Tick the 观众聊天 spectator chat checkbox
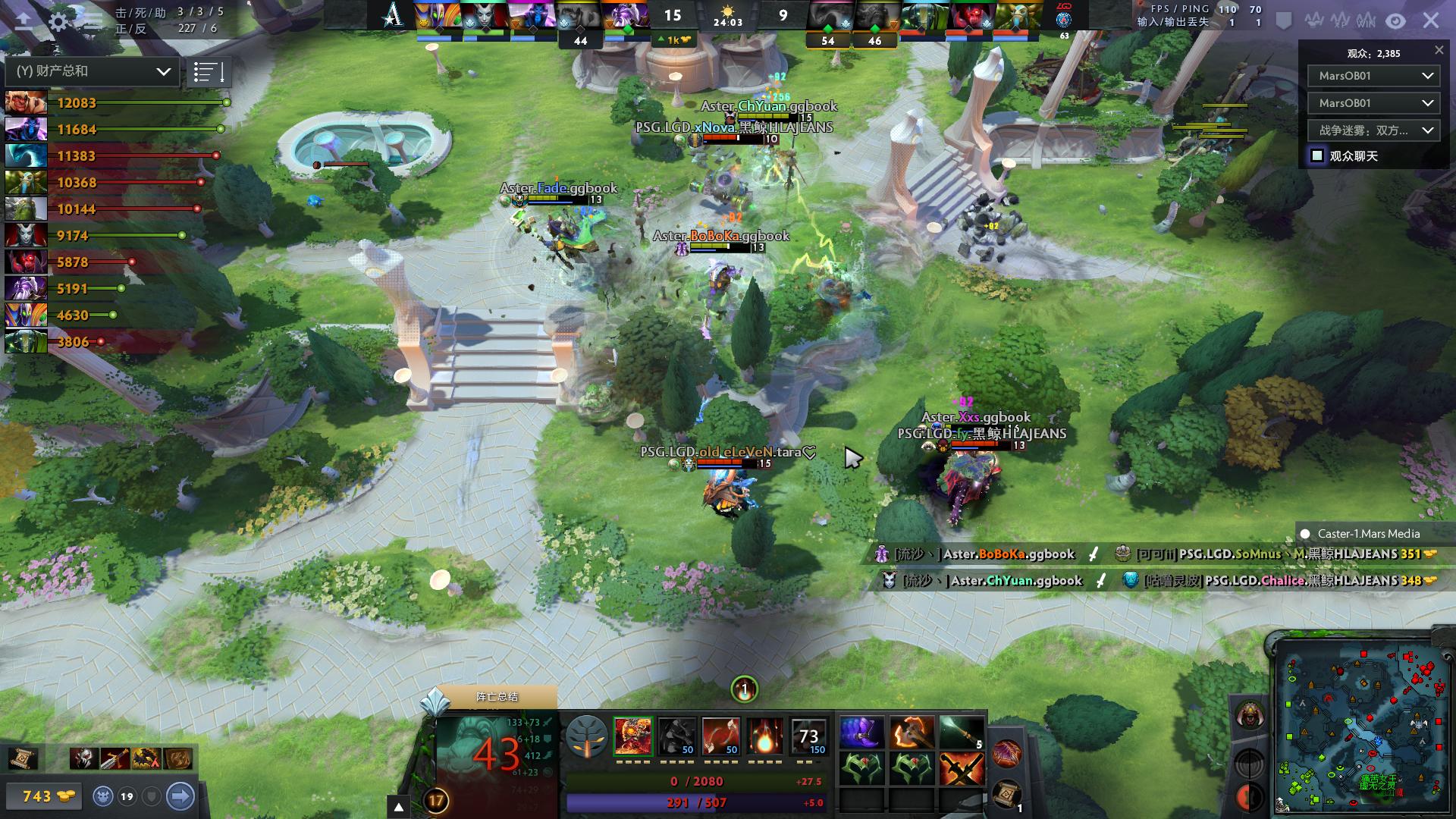 (1317, 155)
